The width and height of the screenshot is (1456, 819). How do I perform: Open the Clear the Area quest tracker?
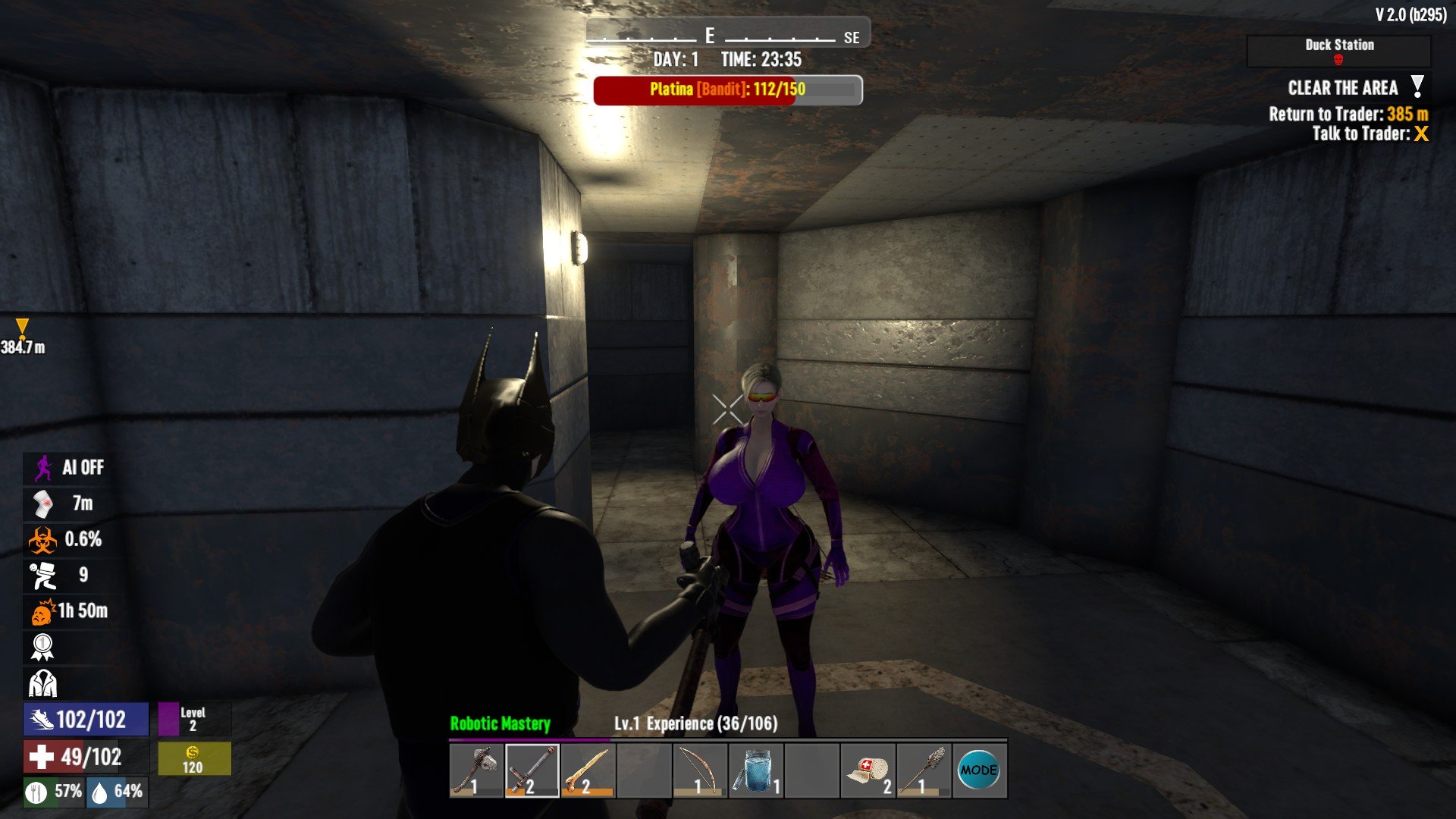(1343, 88)
